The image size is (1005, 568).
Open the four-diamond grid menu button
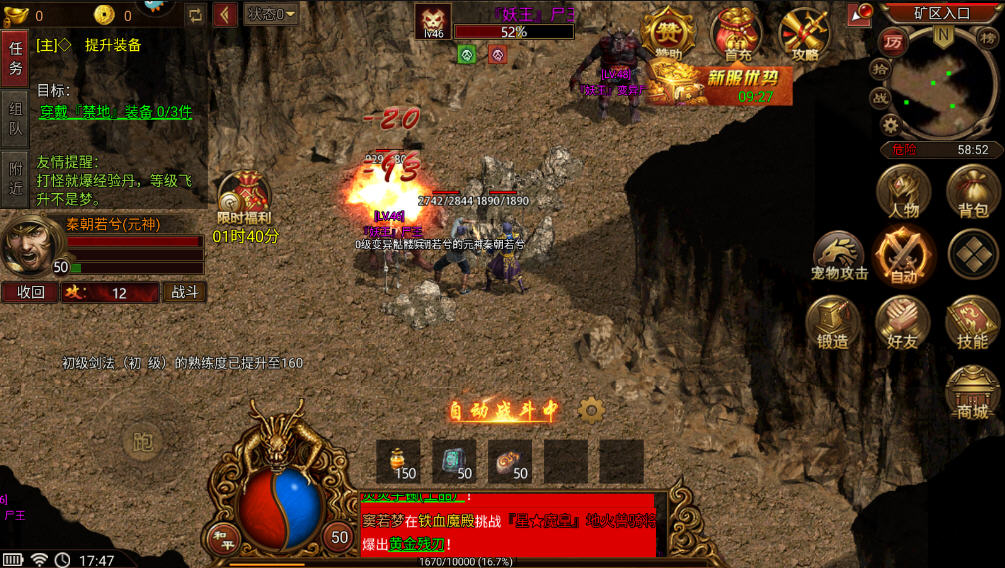tap(972, 255)
